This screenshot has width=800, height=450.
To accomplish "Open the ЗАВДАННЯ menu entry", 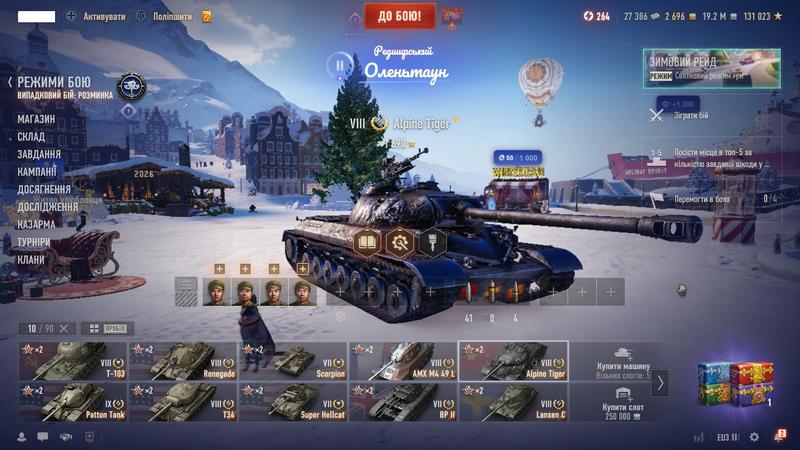I will (x=39, y=154).
